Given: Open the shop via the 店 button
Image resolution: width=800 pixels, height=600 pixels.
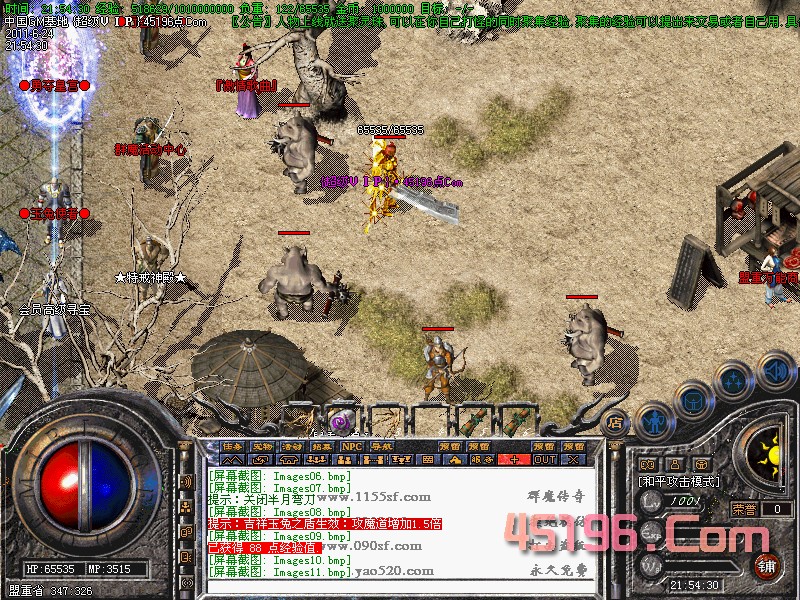Looking at the screenshot, I should coord(615,422).
